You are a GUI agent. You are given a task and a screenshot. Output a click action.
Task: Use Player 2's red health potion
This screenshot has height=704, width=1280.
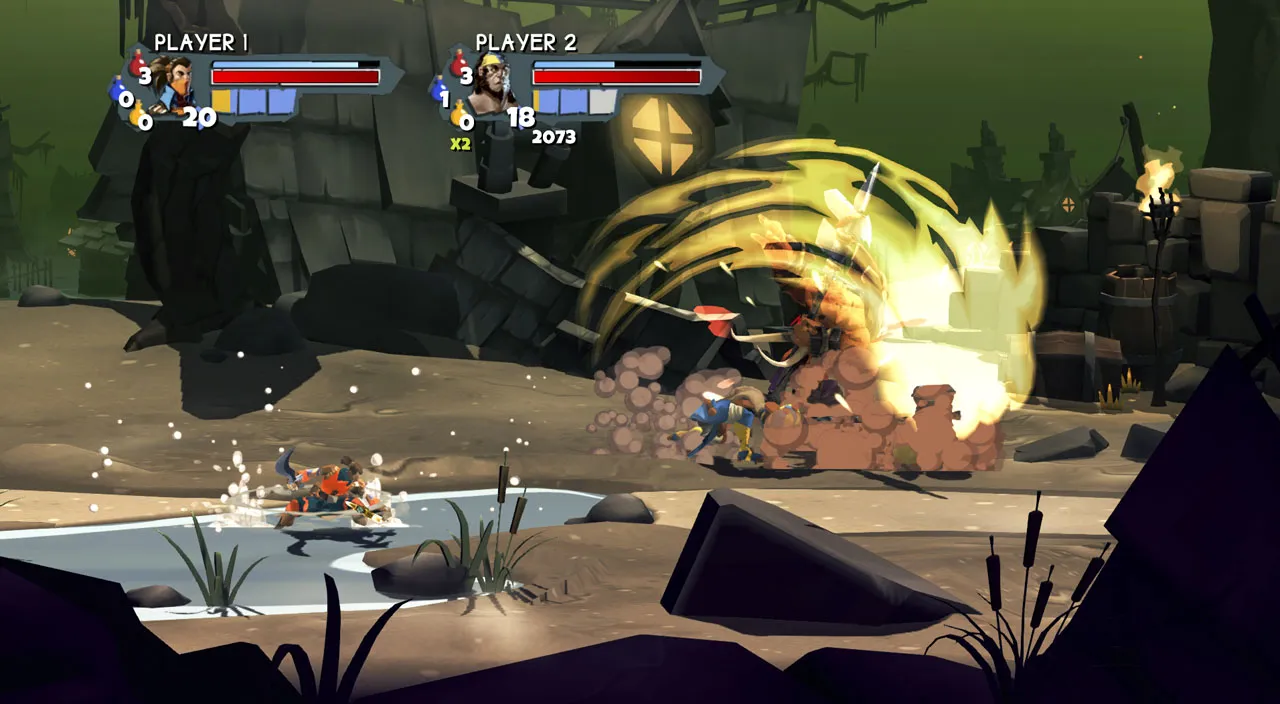pos(459,63)
